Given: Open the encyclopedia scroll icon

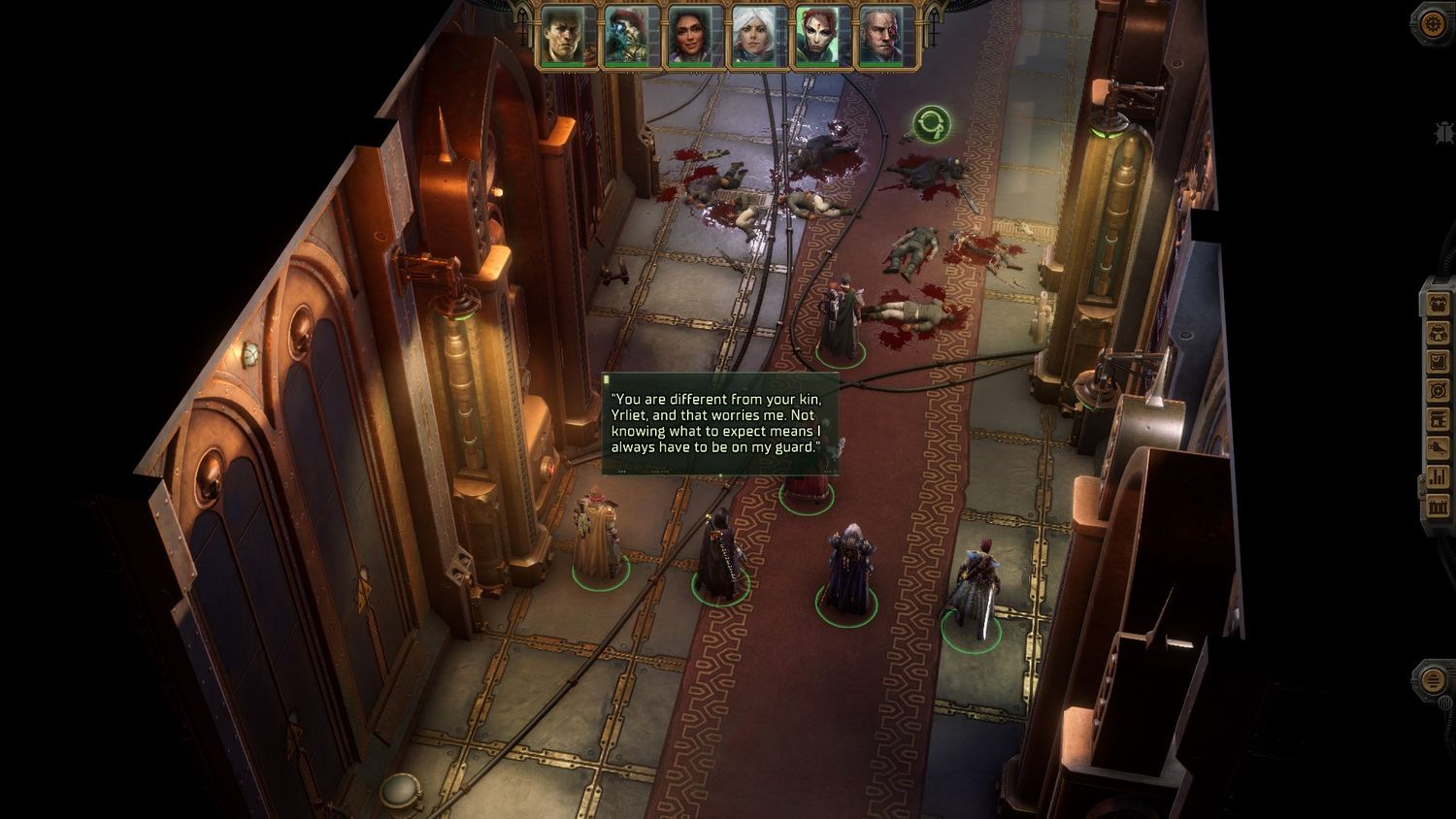Looking at the screenshot, I should [1438, 420].
